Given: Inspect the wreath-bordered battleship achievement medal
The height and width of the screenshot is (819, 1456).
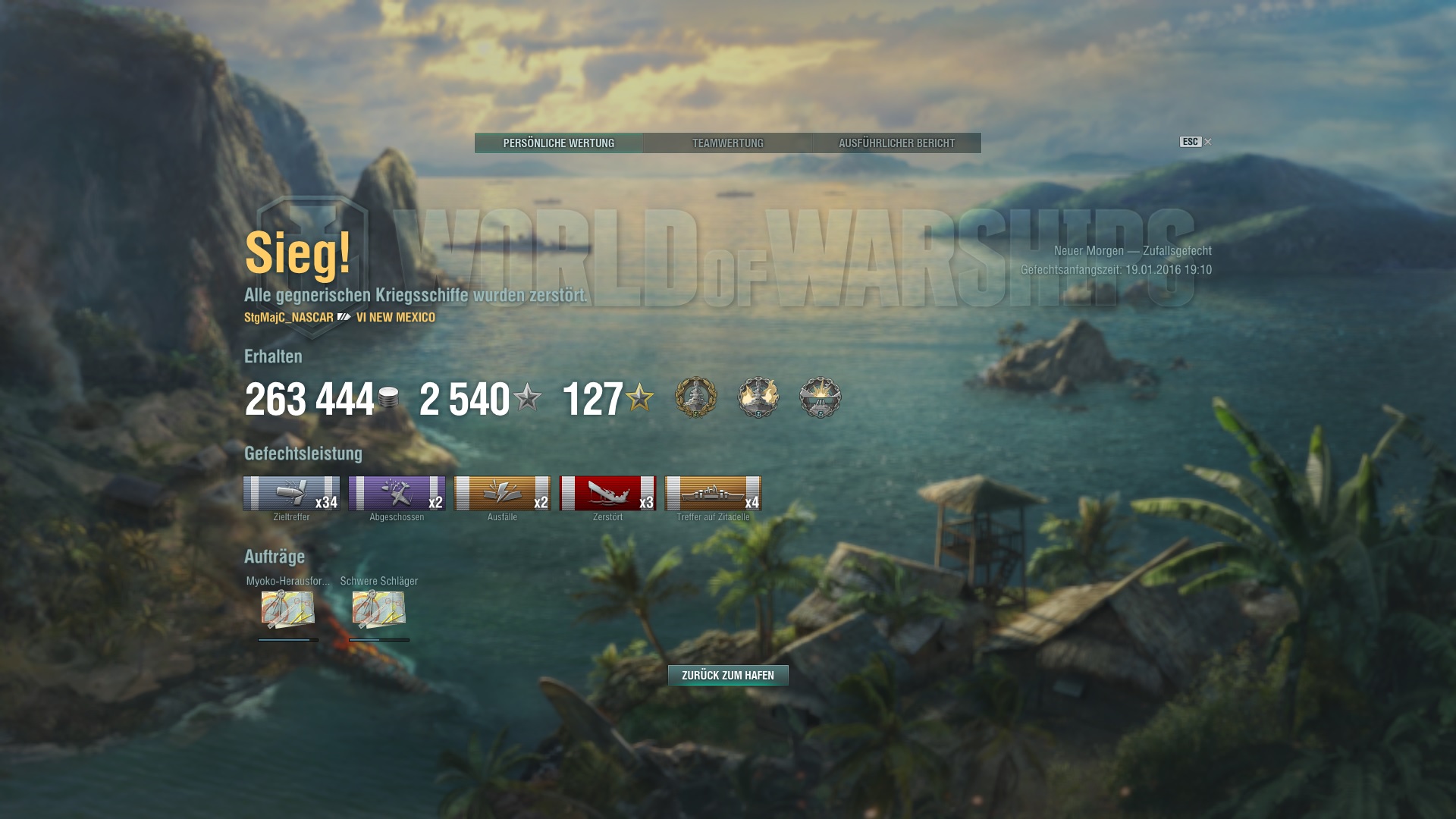Looking at the screenshot, I should coord(696,397).
